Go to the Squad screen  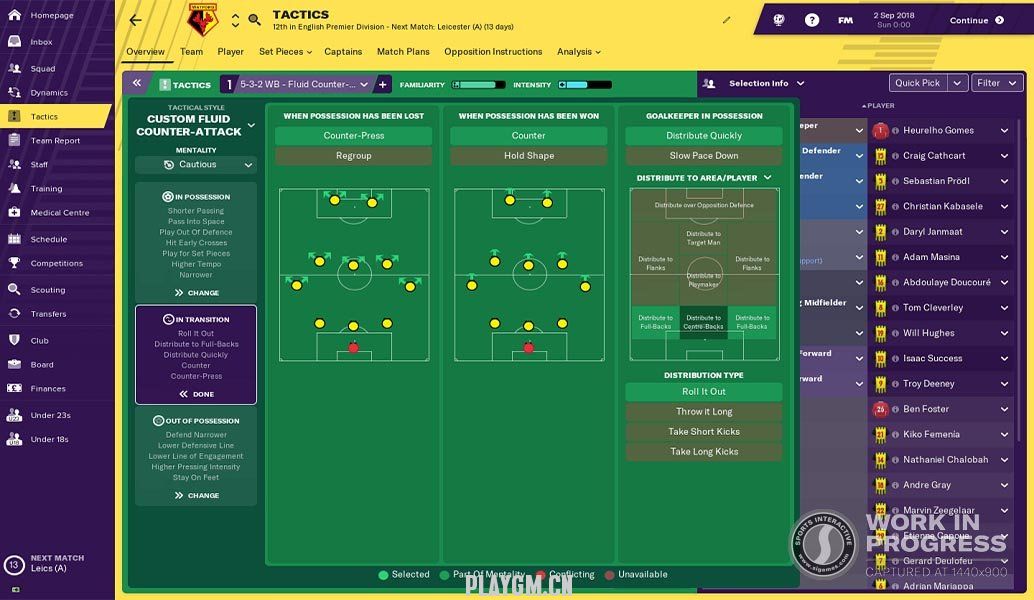point(43,69)
